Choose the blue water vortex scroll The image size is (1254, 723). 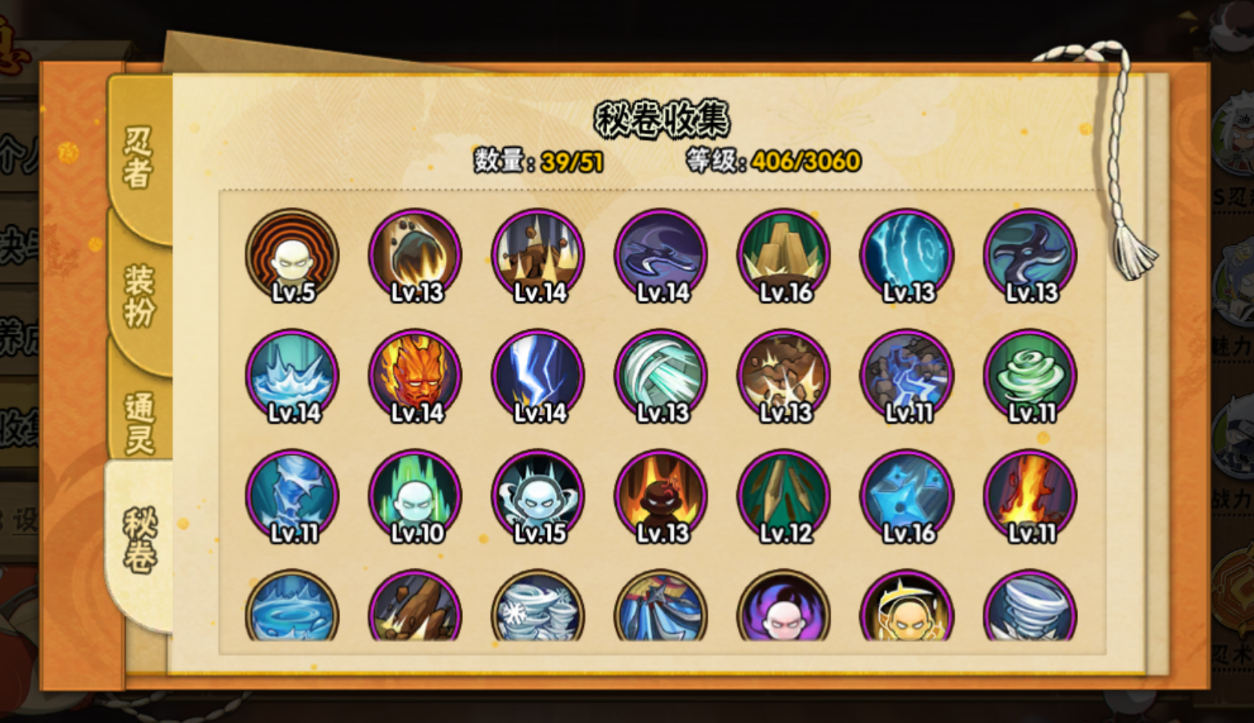click(293, 607)
